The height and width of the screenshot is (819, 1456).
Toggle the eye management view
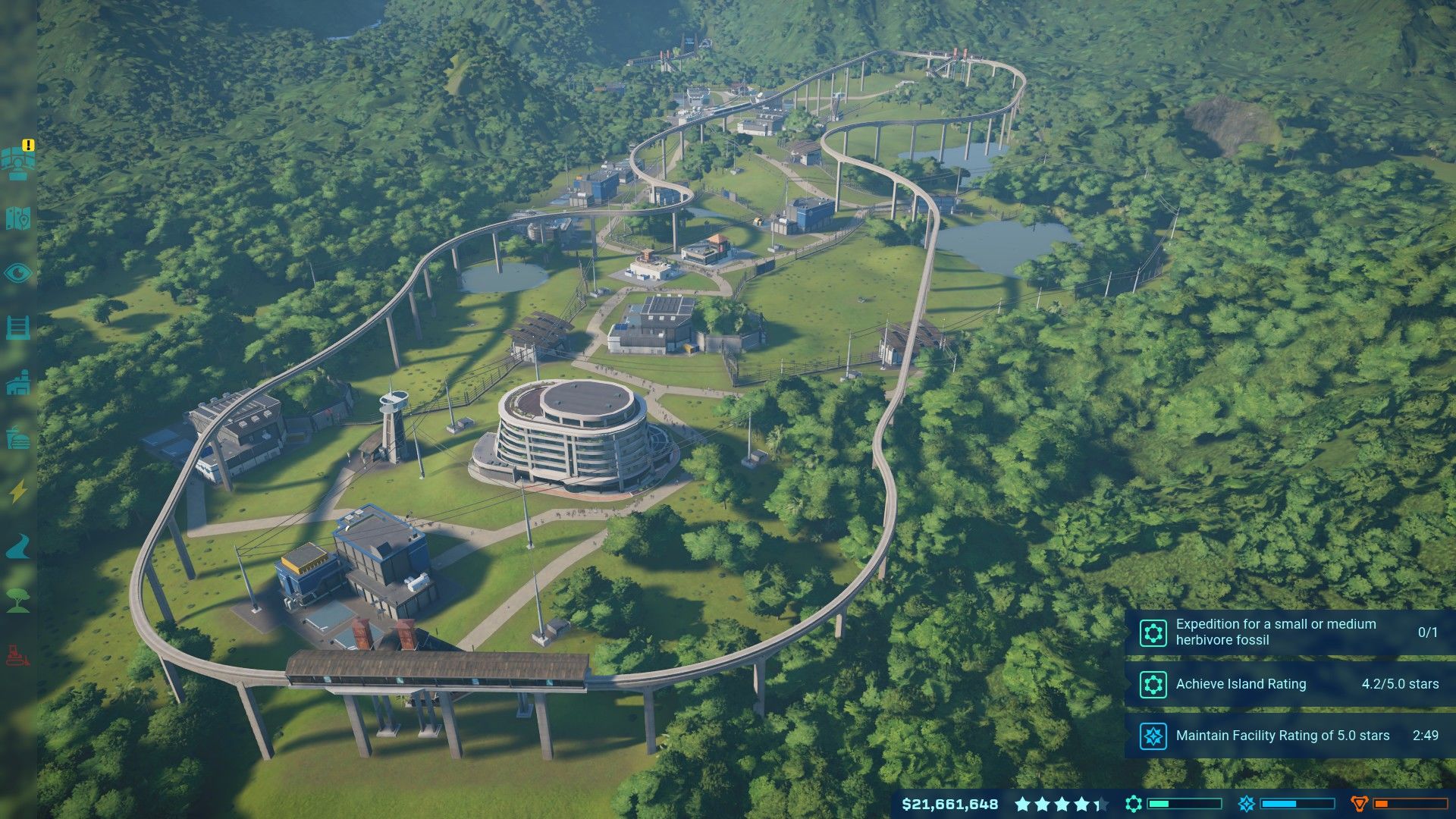(18, 273)
